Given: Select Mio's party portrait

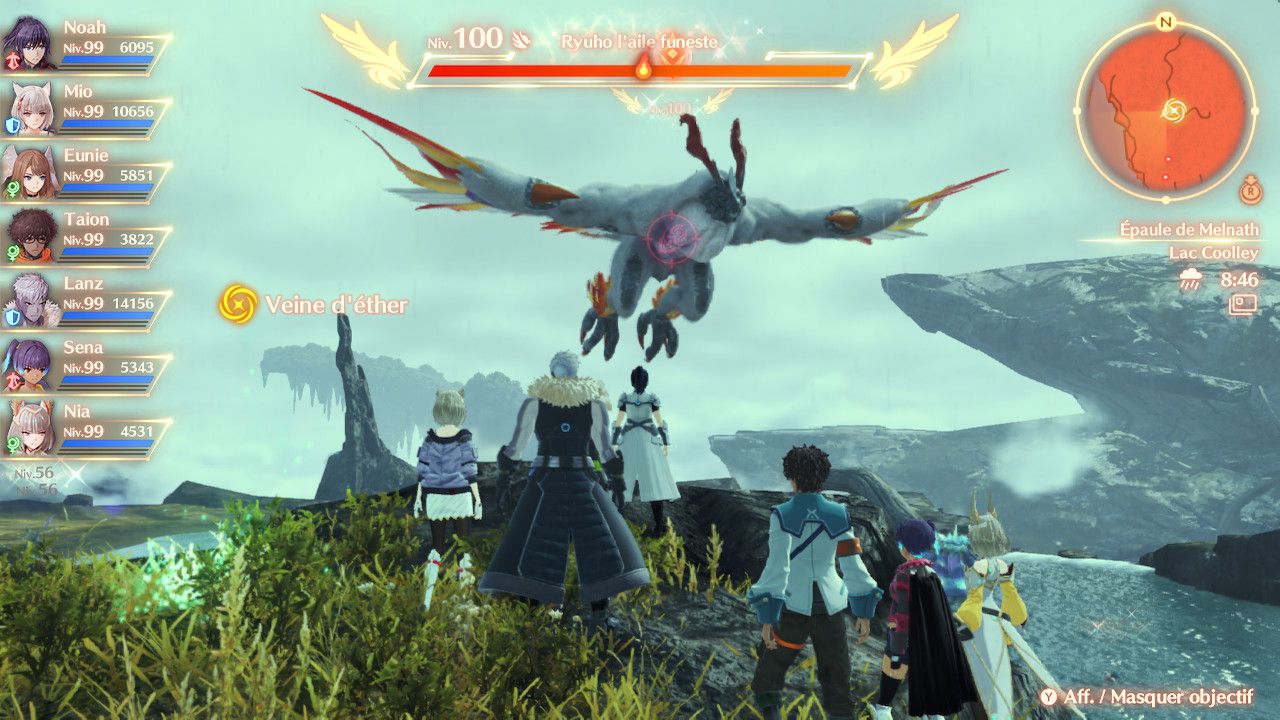Looking at the screenshot, I should 30,109.
